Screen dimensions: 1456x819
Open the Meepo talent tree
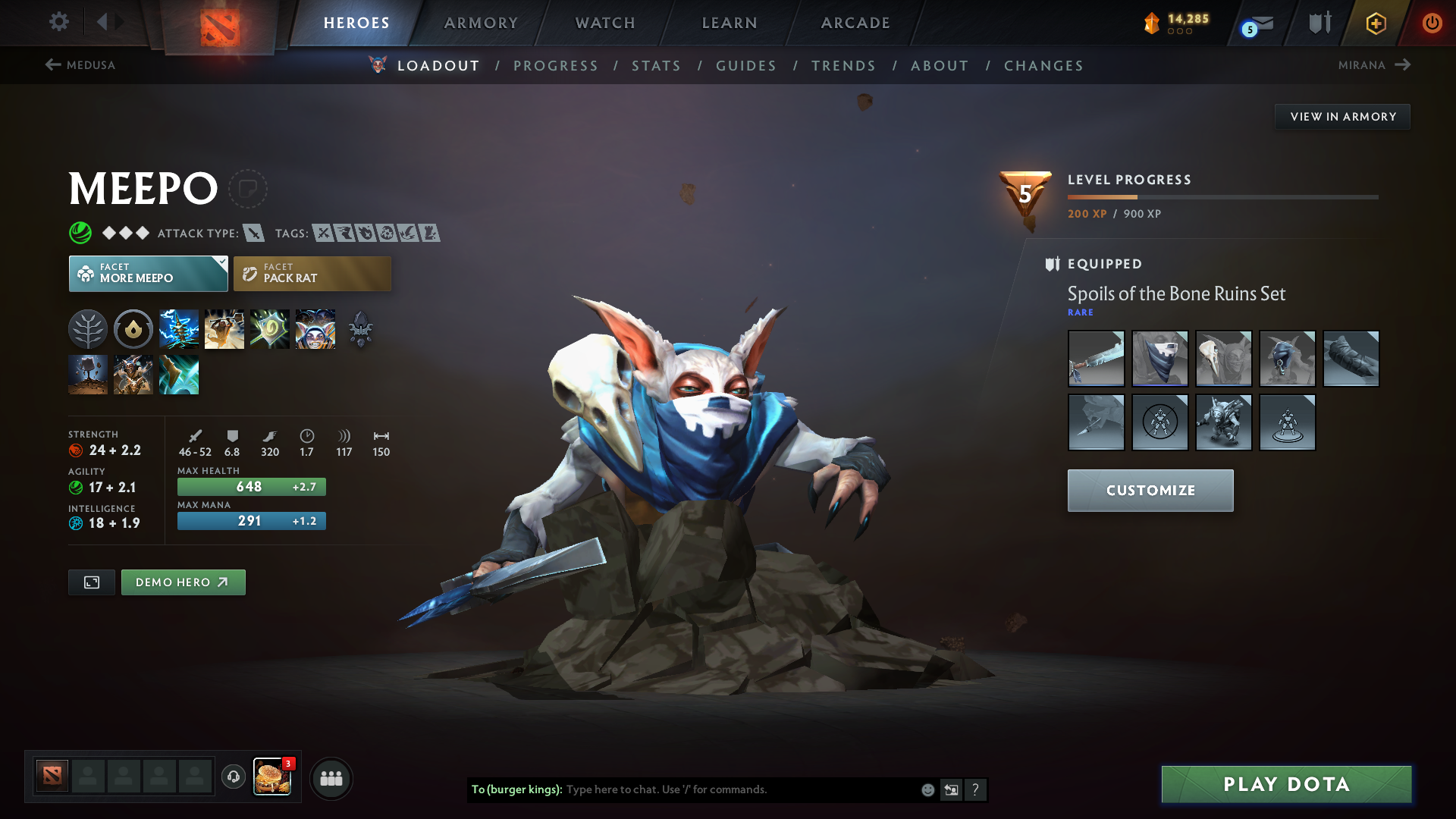point(88,328)
